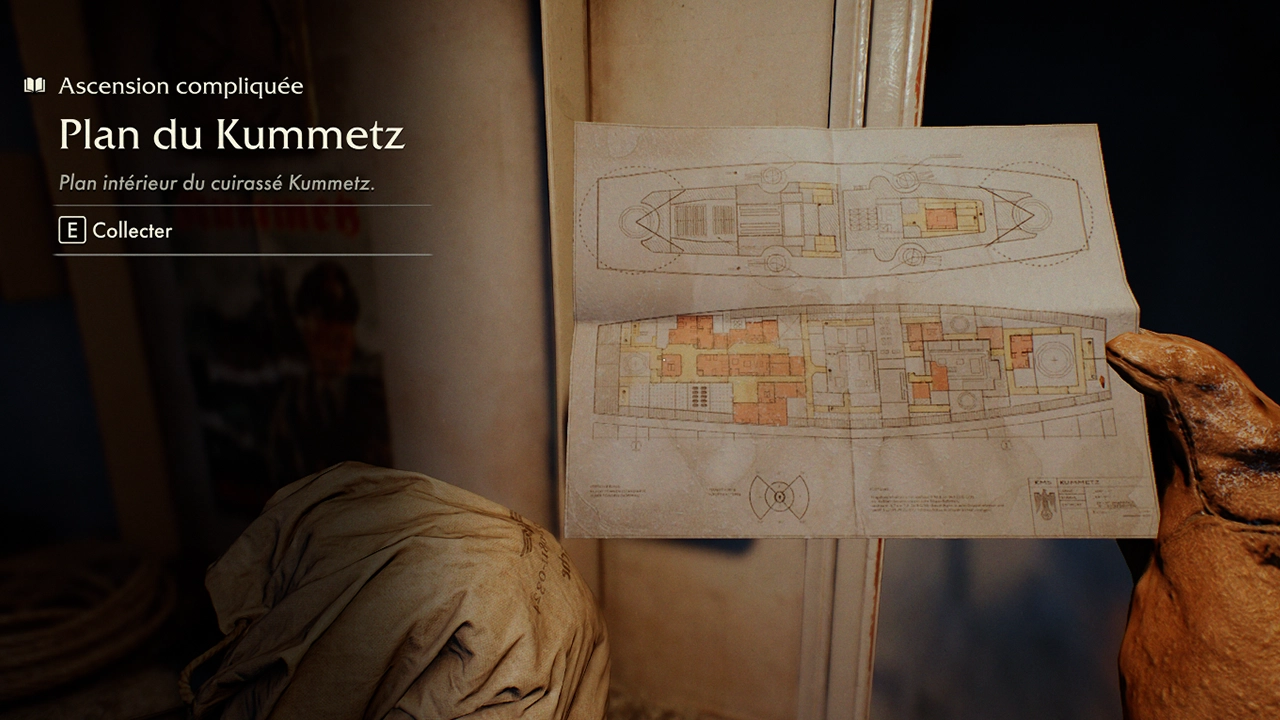The width and height of the screenshot is (1280, 720).
Task: Select the Ascension compliquée quest label
Action: point(180,86)
